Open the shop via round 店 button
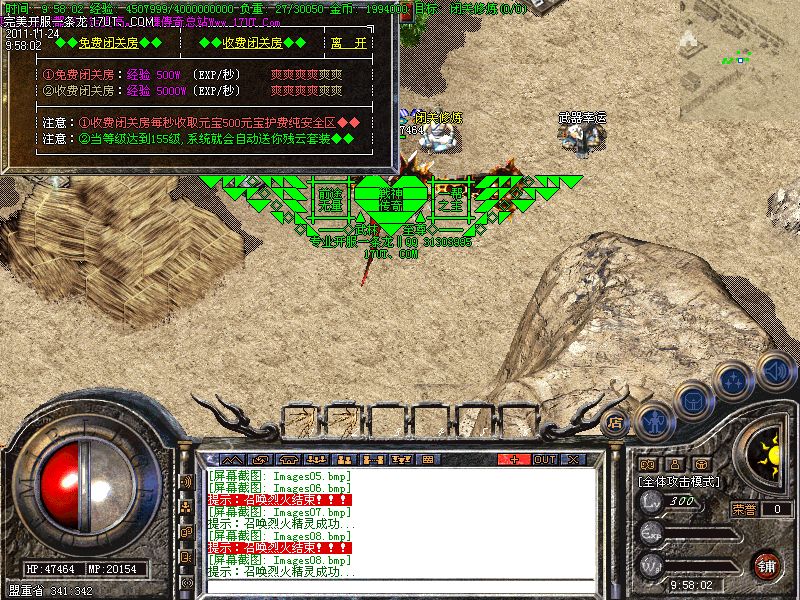This screenshot has width=800, height=600. pyautogui.click(x=616, y=423)
